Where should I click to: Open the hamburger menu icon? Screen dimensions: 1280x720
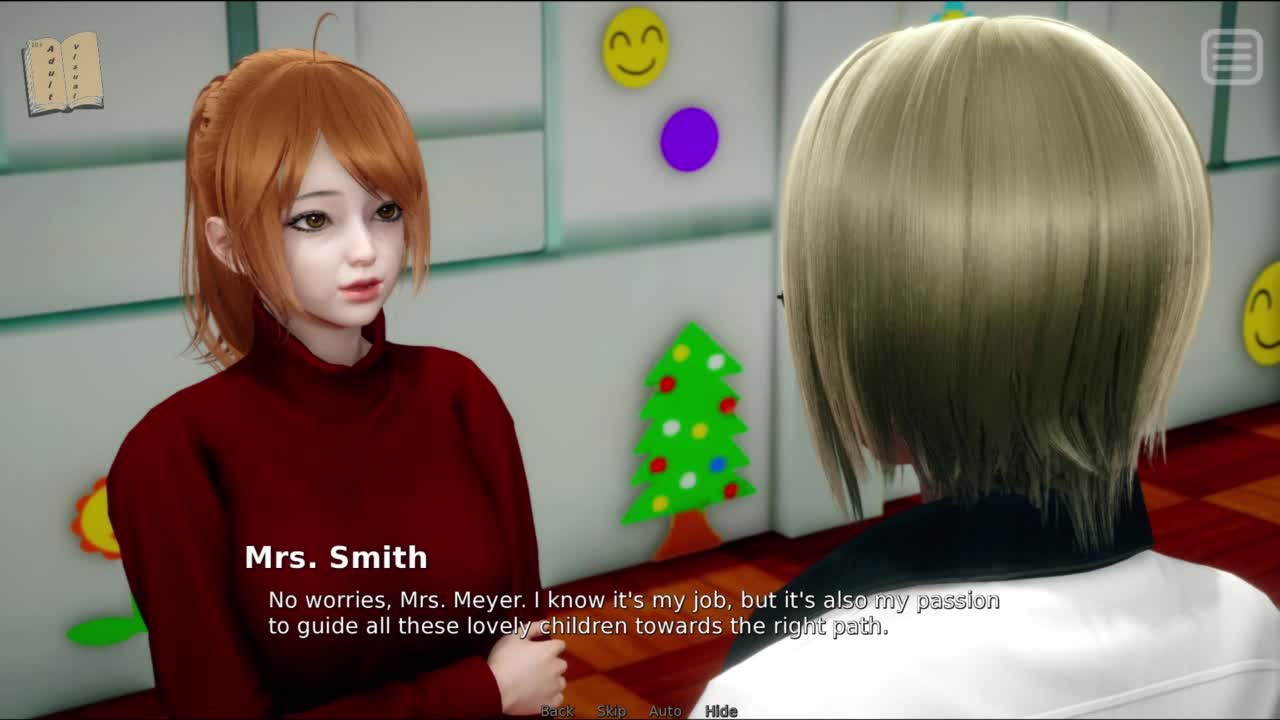pyautogui.click(x=1231, y=56)
